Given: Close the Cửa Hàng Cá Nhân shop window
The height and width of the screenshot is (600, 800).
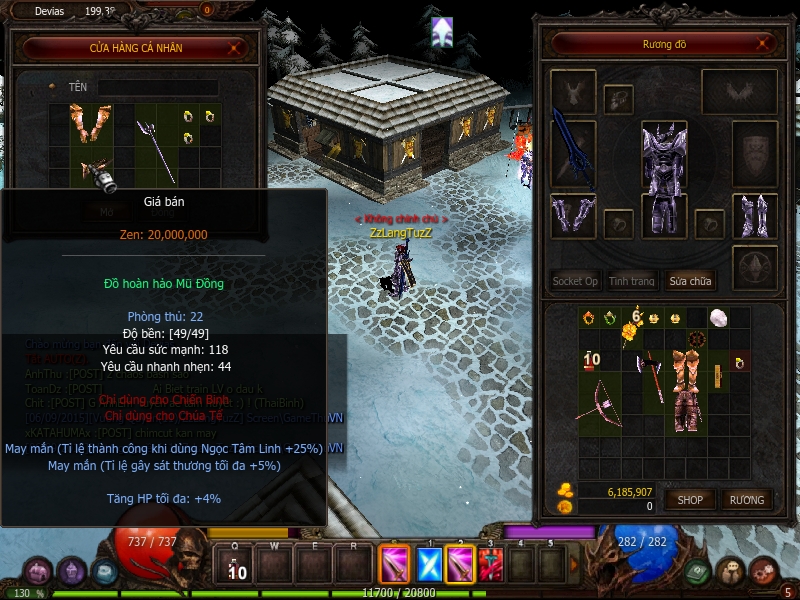Looking at the screenshot, I should pyautogui.click(x=235, y=47).
